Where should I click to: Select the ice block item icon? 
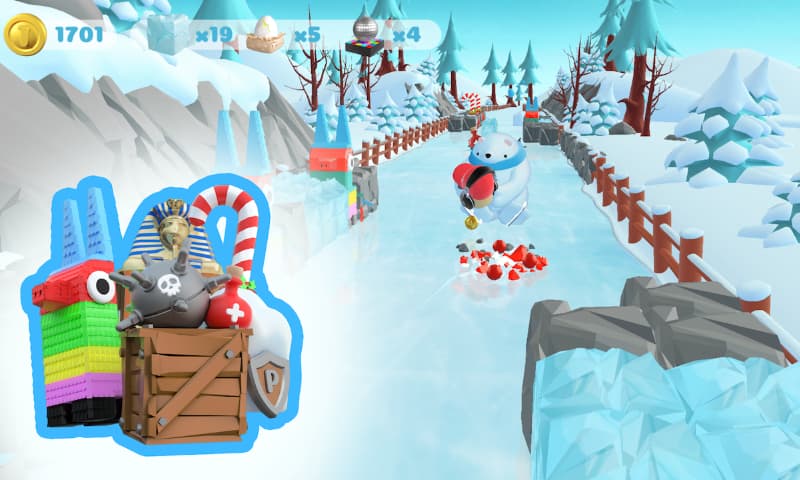coord(167,35)
